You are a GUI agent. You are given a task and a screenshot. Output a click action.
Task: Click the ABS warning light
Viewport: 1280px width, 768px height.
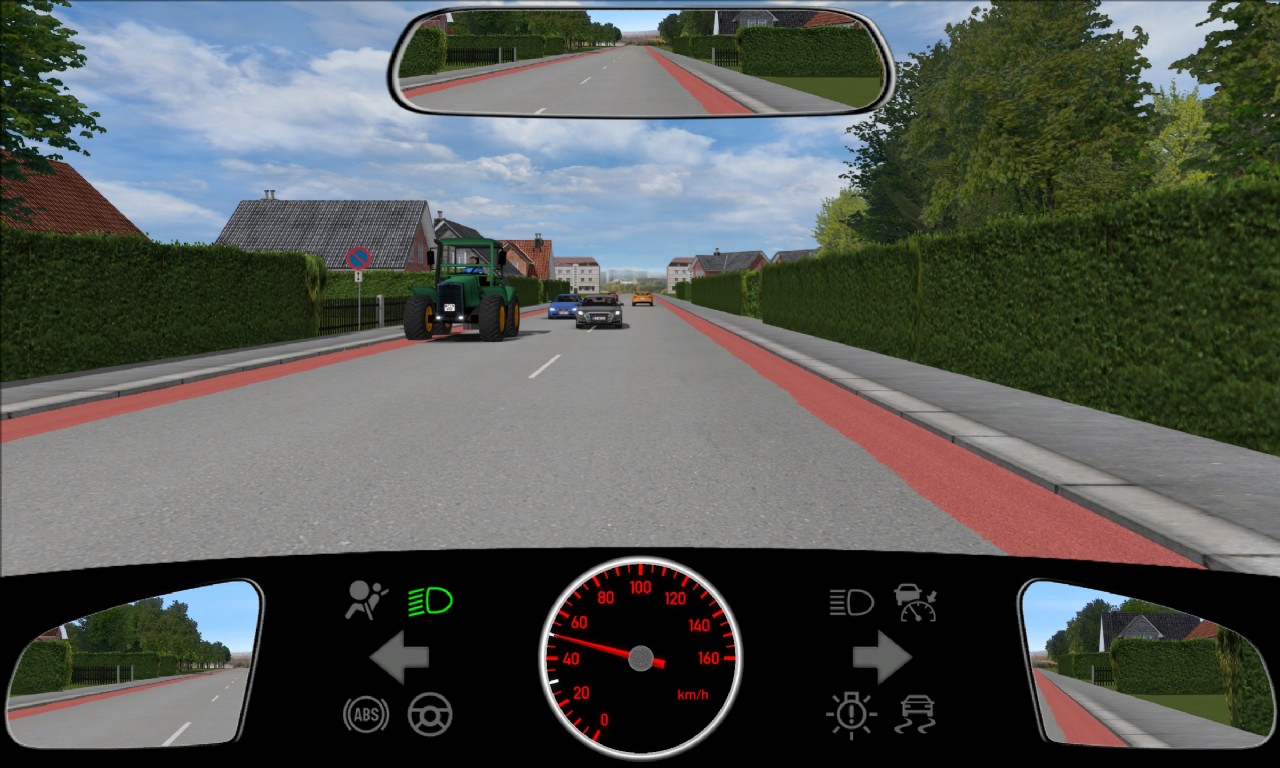click(x=365, y=714)
